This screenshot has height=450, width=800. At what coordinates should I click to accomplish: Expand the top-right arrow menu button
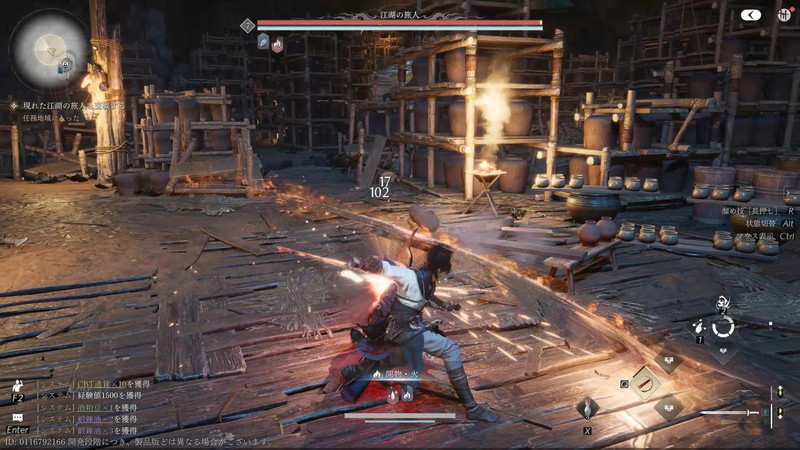752,15
